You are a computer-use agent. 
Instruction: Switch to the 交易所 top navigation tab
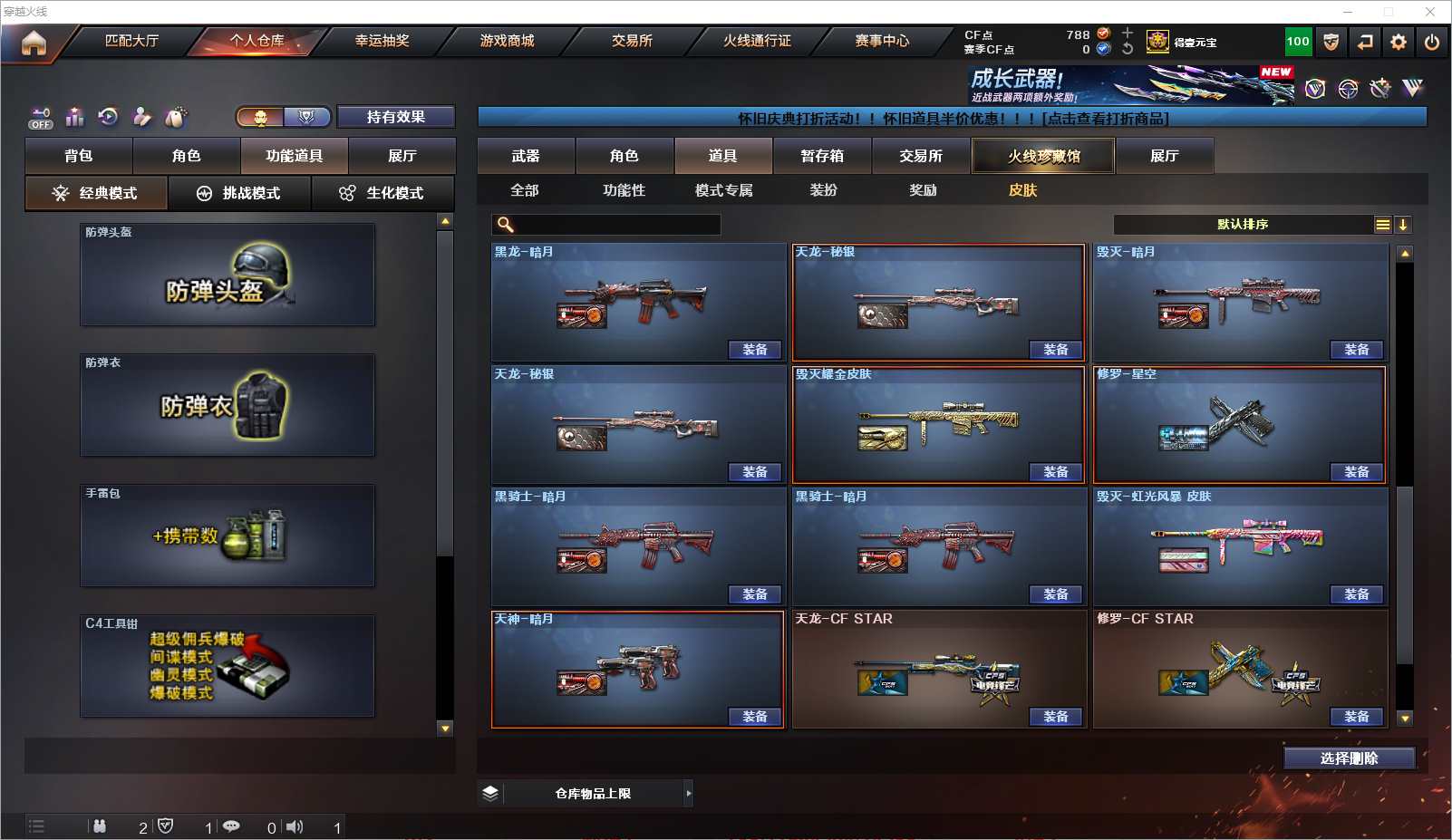632,41
